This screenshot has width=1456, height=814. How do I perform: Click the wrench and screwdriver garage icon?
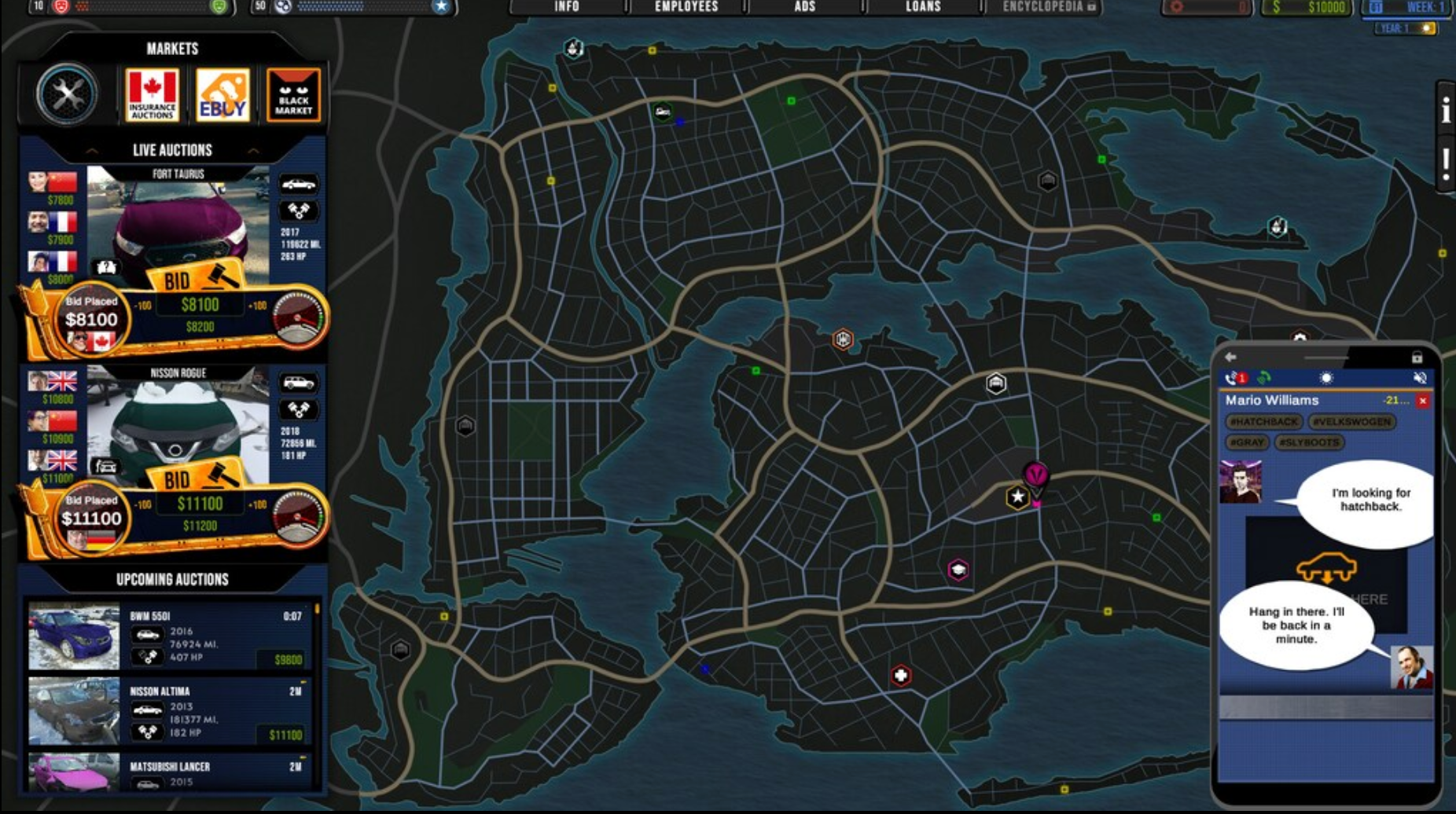tap(67, 95)
